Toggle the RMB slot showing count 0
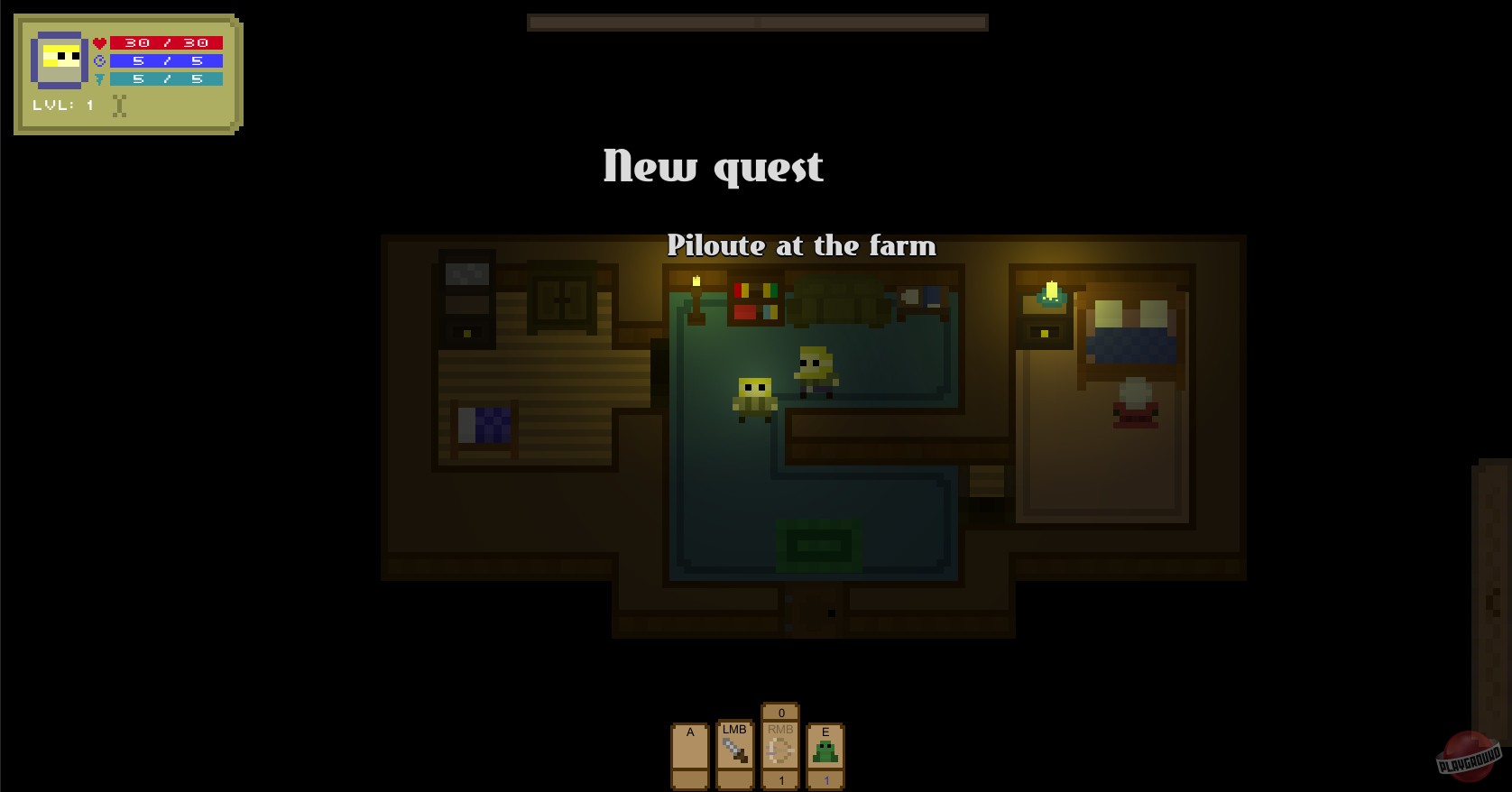 pos(780,713)
